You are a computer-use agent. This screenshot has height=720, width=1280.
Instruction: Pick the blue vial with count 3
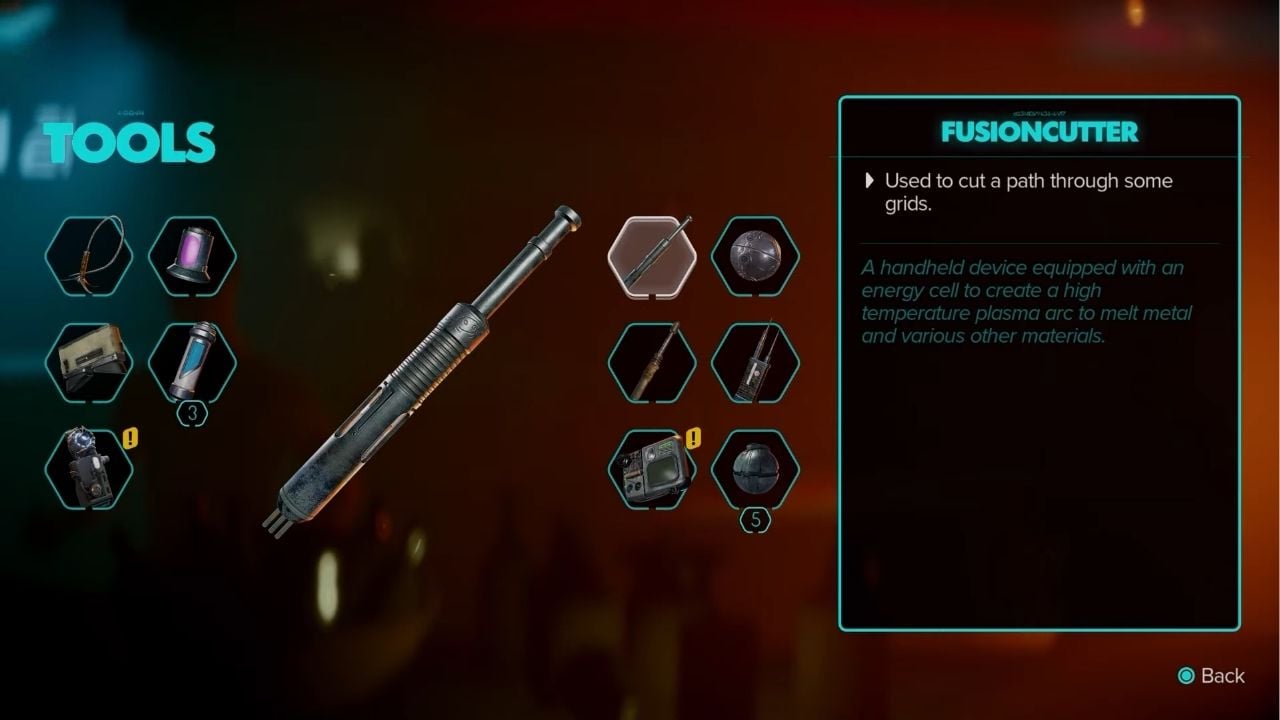(192, 362)
